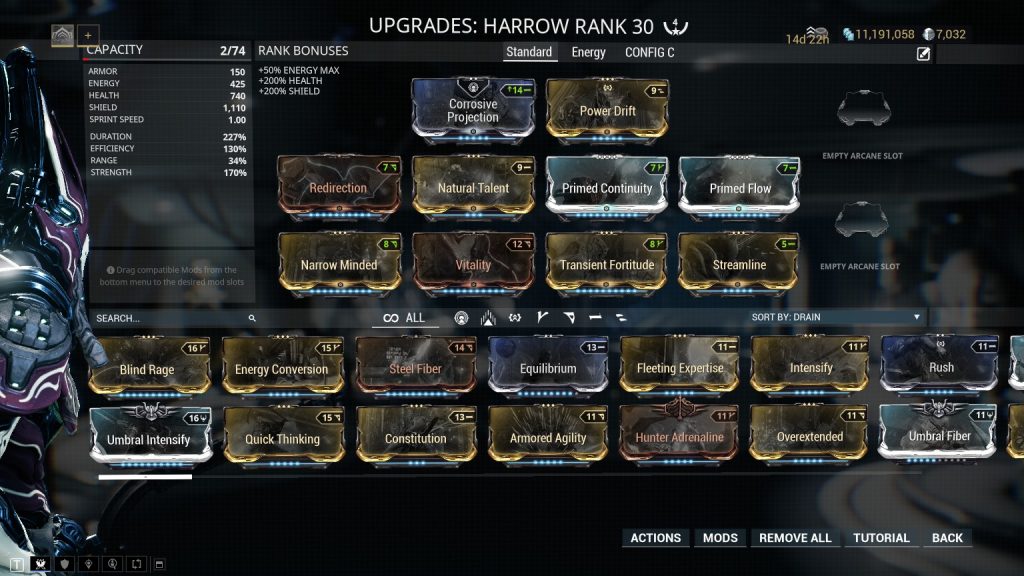Choose the Hunter Adrenaline mod card
The image size is (1024, 576).
click(x=680, y=437)
